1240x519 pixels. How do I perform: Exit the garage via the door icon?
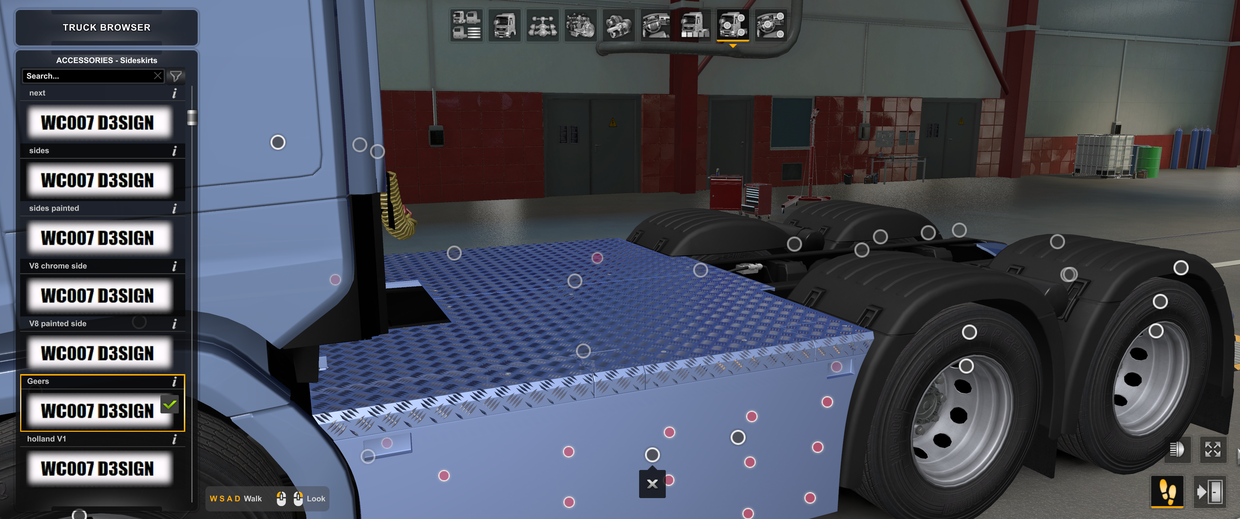[x=1210, y=491]
